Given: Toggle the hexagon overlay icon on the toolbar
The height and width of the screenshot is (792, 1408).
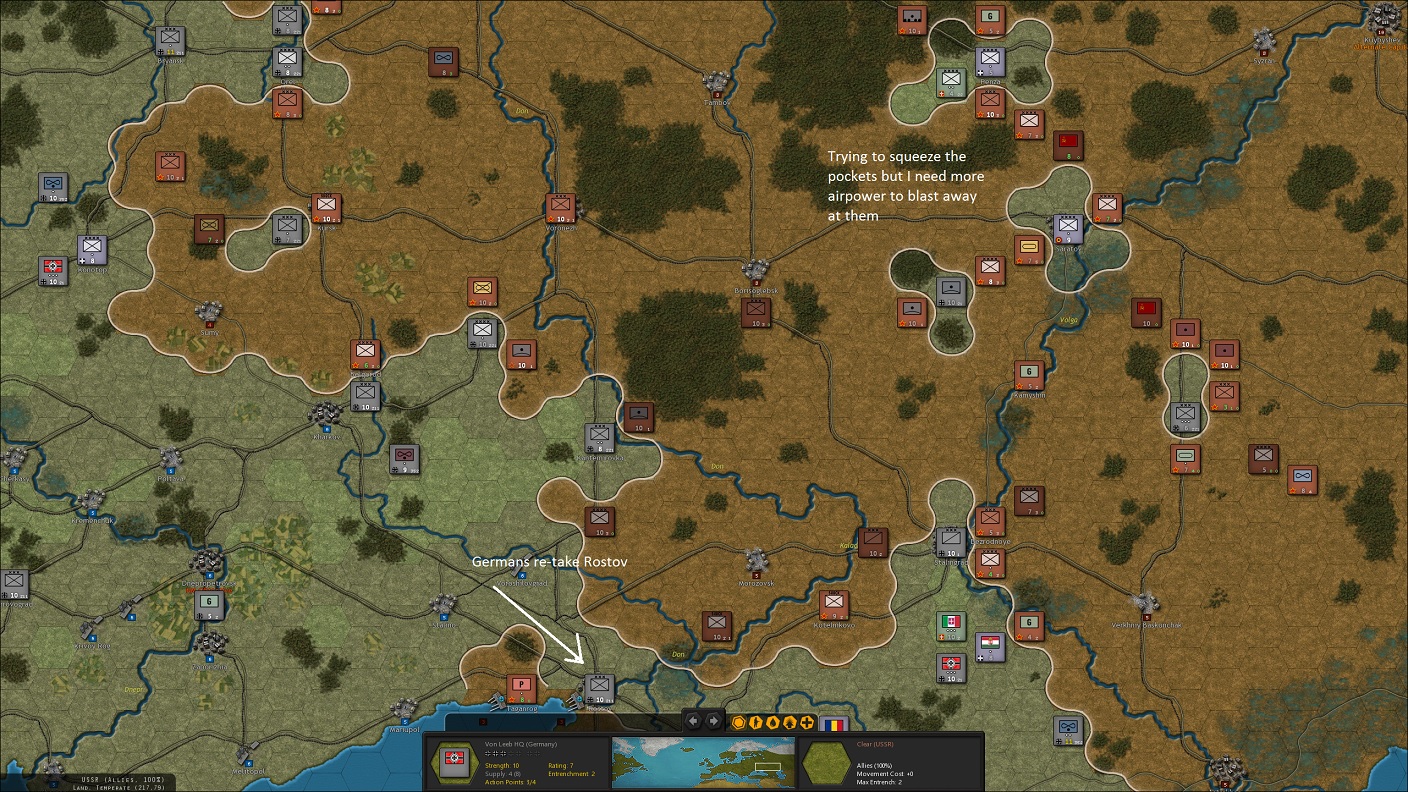Looking at the screenshot, I should click(738, 722).
